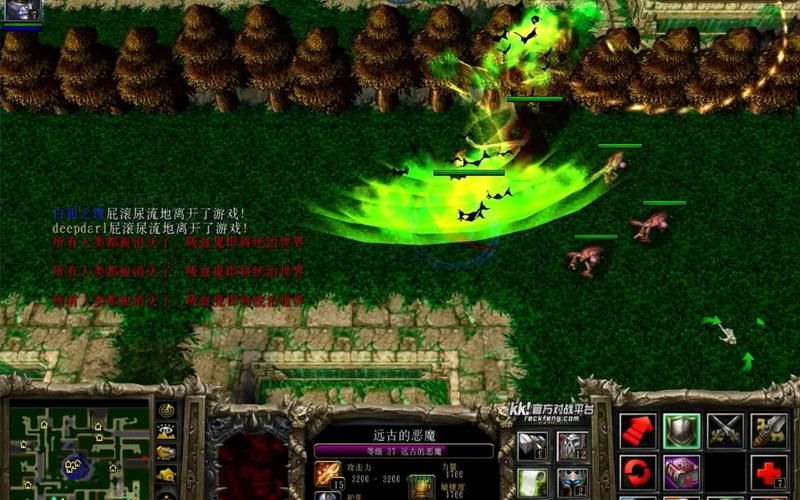Viewport: 800px width, 500px height.
Task: Click the minimap signal button
Action: click(x=166, y=411)
